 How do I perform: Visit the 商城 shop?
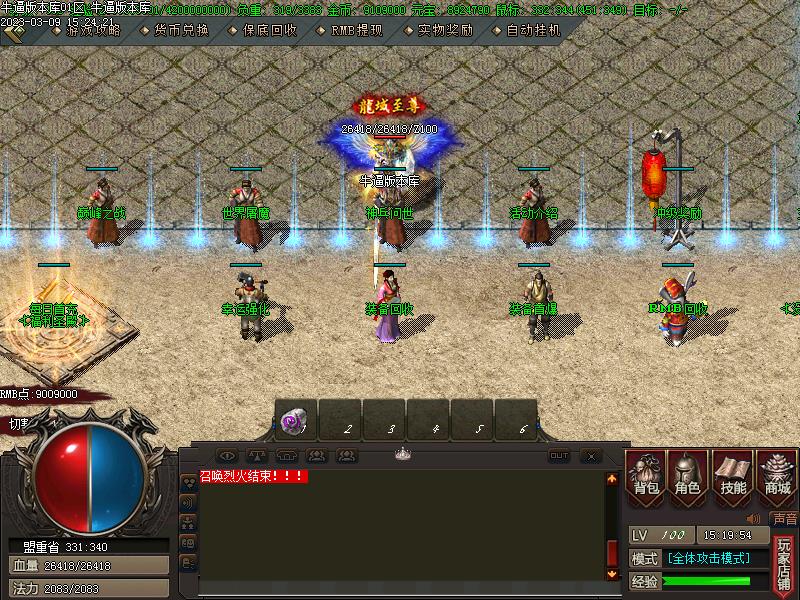tap(777, 476)
